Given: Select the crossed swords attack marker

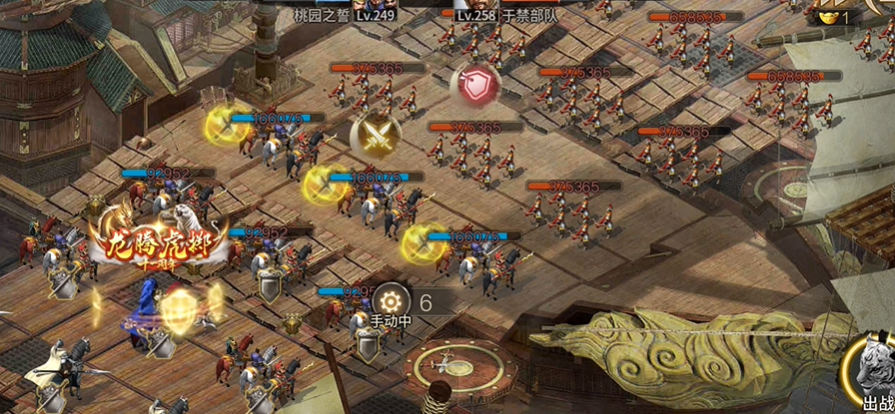Looking at the screenshot, I should [x=375, y=135].
